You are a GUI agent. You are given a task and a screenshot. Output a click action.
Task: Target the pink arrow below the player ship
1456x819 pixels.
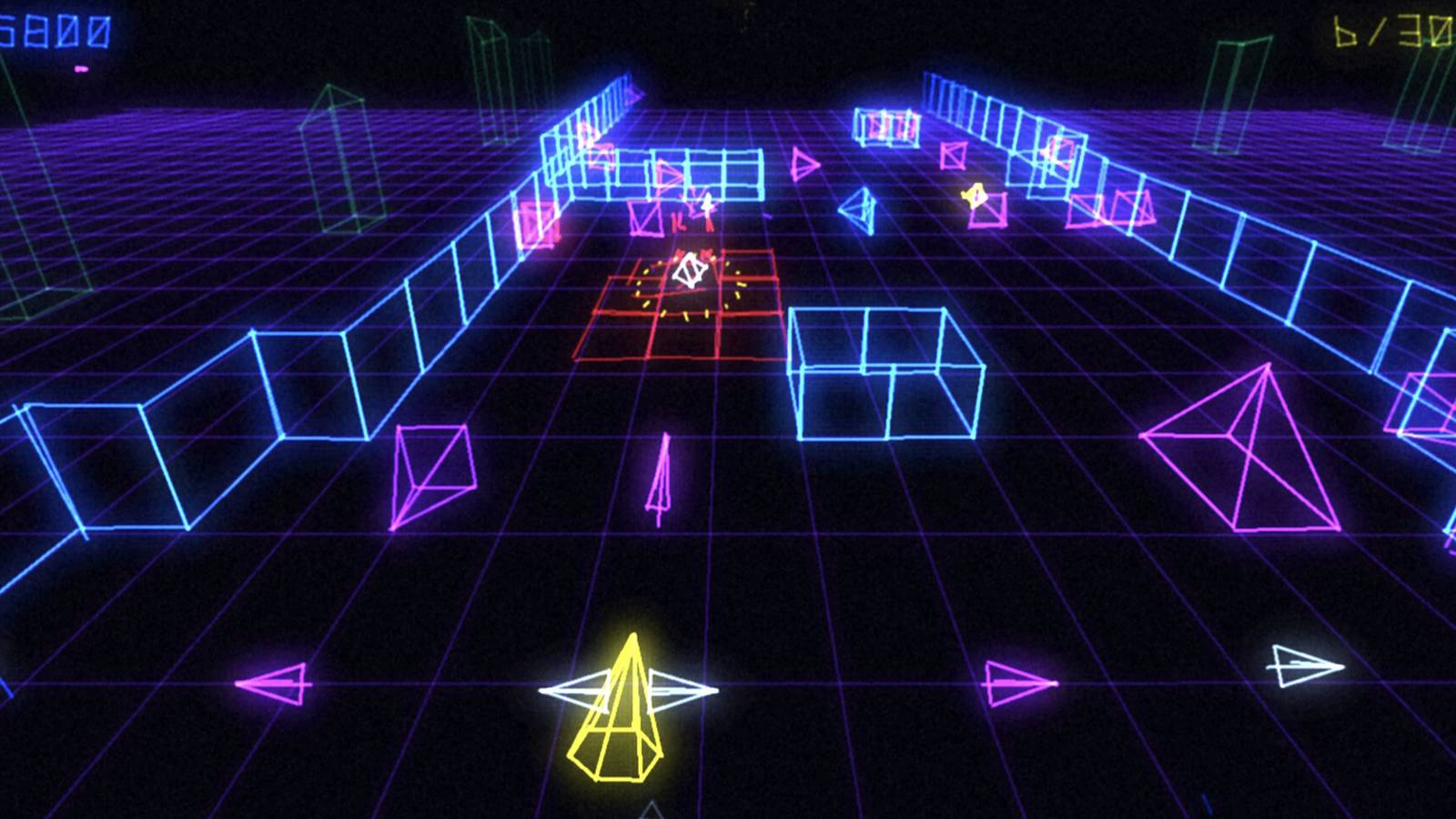660,482
